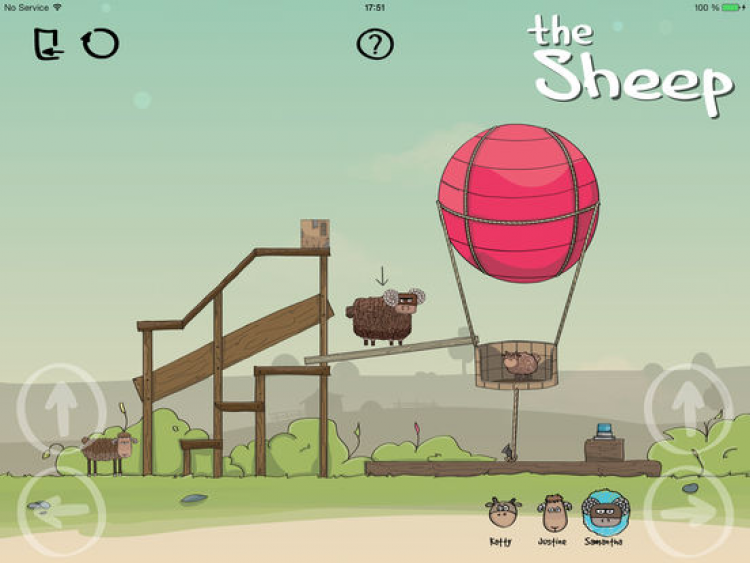The height and width of the screenshot is (563, 750).
Task: Select Ketty the sheep portrait
Action: point(501,515)
